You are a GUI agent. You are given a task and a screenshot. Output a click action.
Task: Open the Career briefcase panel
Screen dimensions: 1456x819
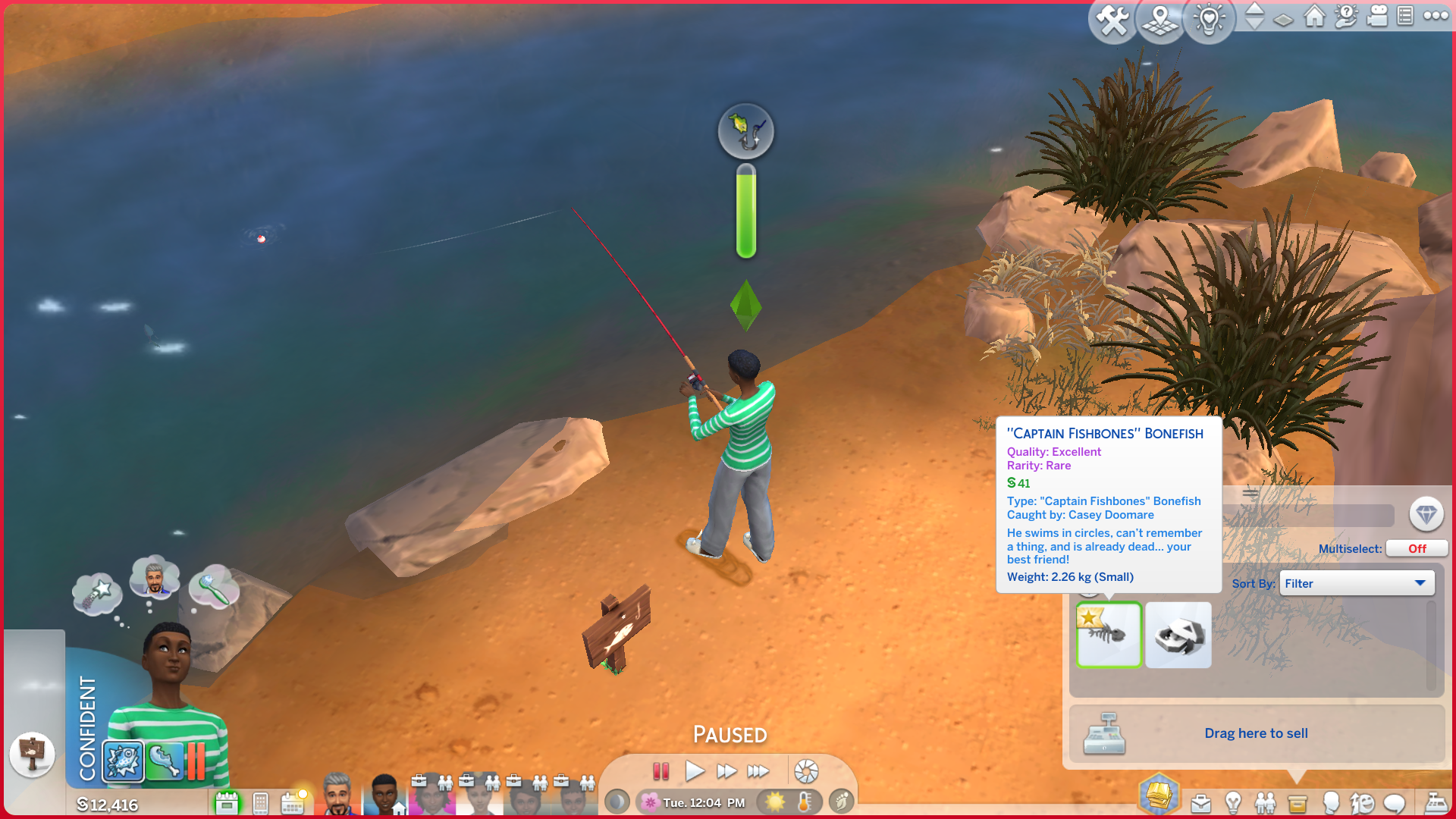pos(1200,802)
